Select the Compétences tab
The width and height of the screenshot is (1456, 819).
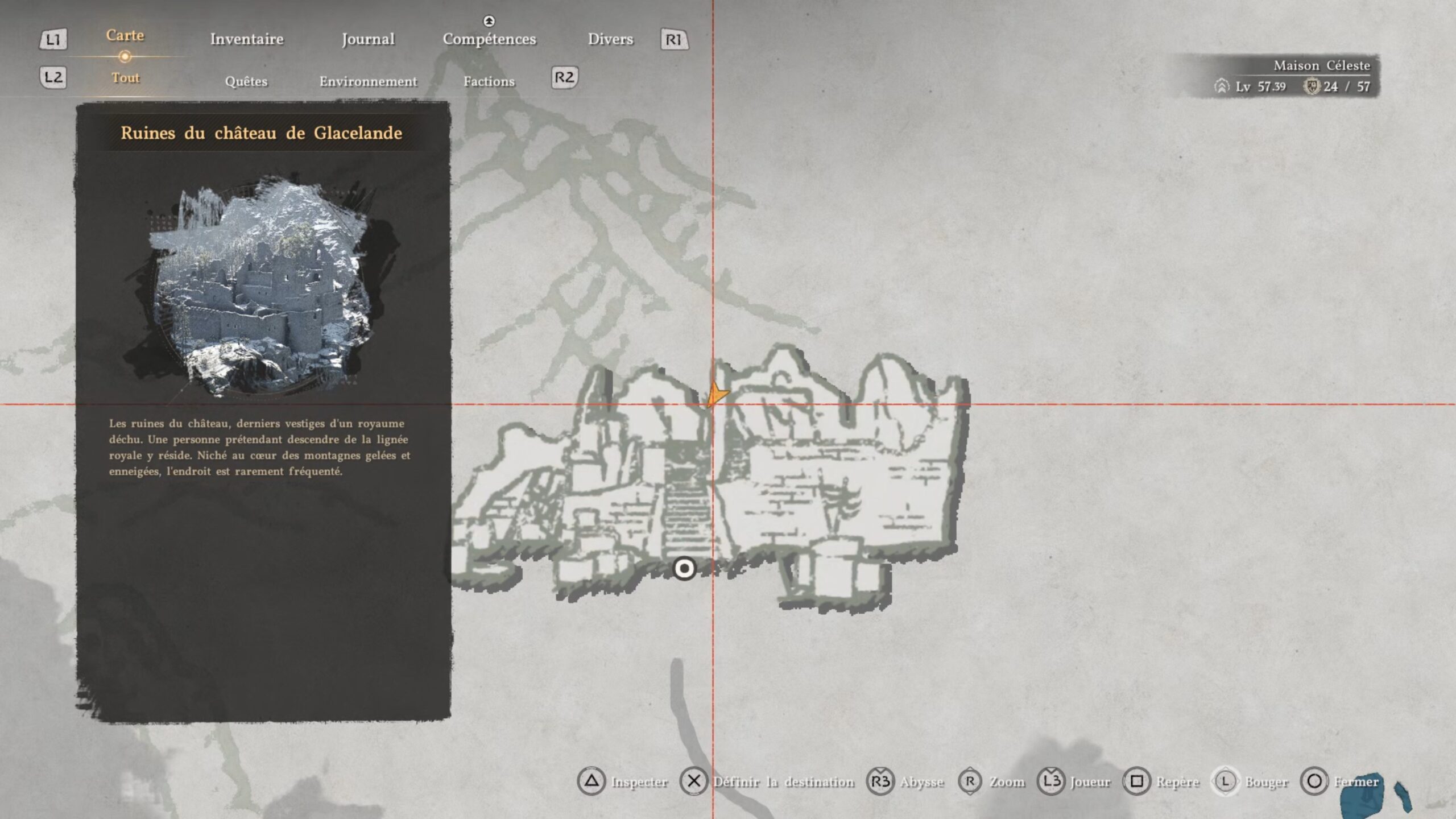tap(489, 39)
